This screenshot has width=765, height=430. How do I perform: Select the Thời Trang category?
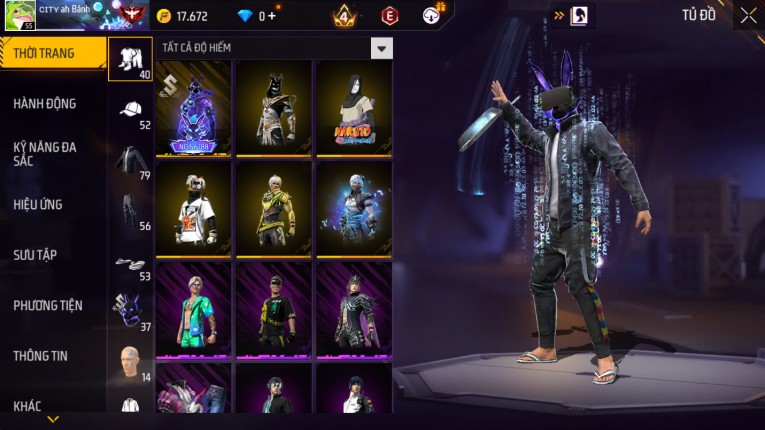coord(52,53)
